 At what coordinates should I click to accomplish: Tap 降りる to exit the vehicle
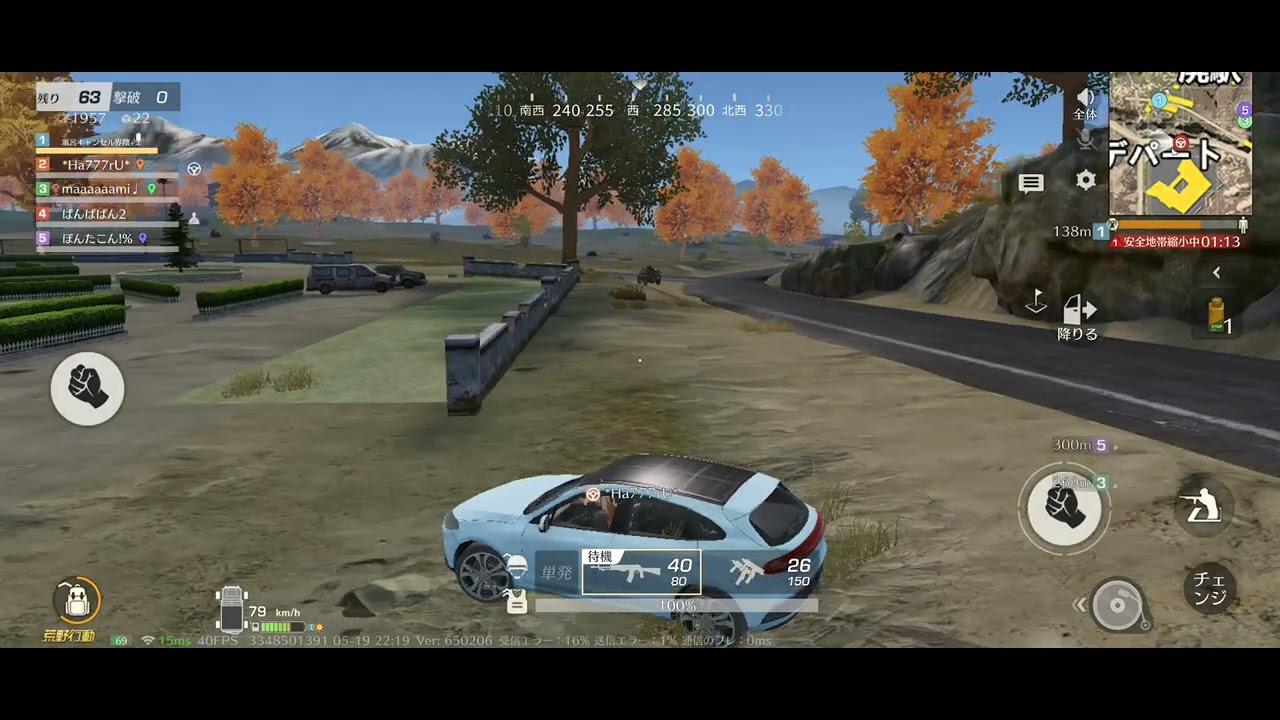(x=1077, y=317)
